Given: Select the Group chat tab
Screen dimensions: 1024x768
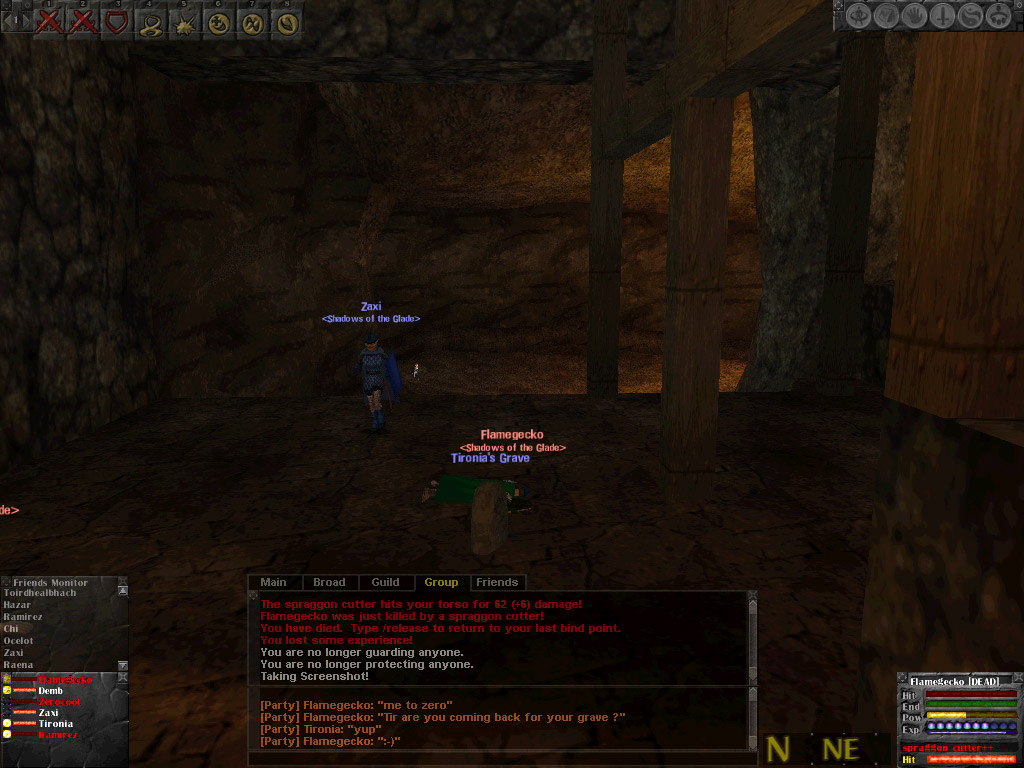Looking at the screenshot, I should pyautogui.click(x=441, y=582).
